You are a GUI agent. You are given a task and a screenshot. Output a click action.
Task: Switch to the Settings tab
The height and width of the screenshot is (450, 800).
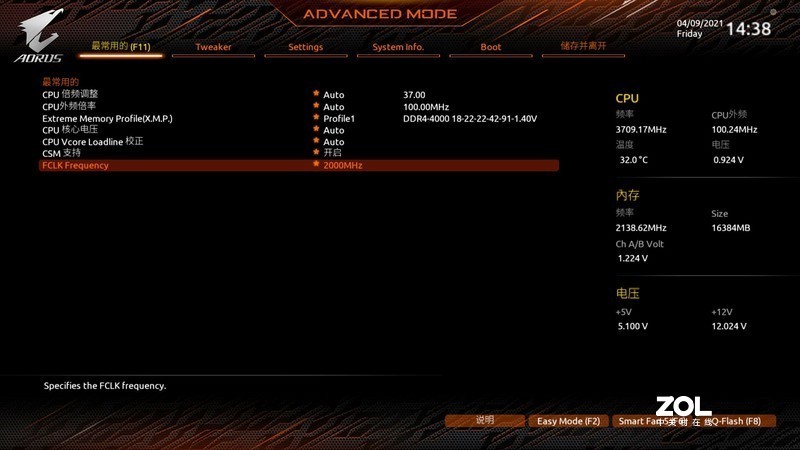pos(305,47)
